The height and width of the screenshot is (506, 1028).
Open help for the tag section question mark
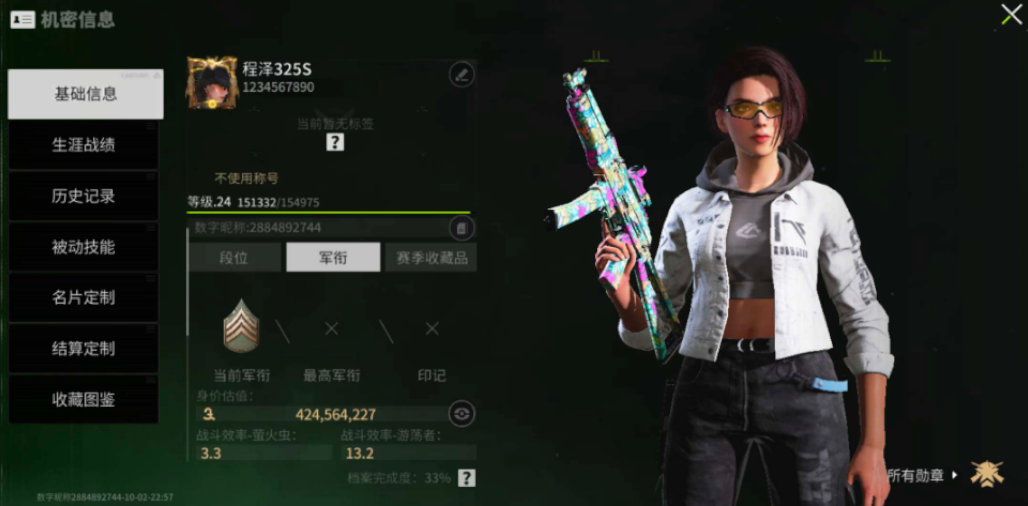tap(335, 142)
